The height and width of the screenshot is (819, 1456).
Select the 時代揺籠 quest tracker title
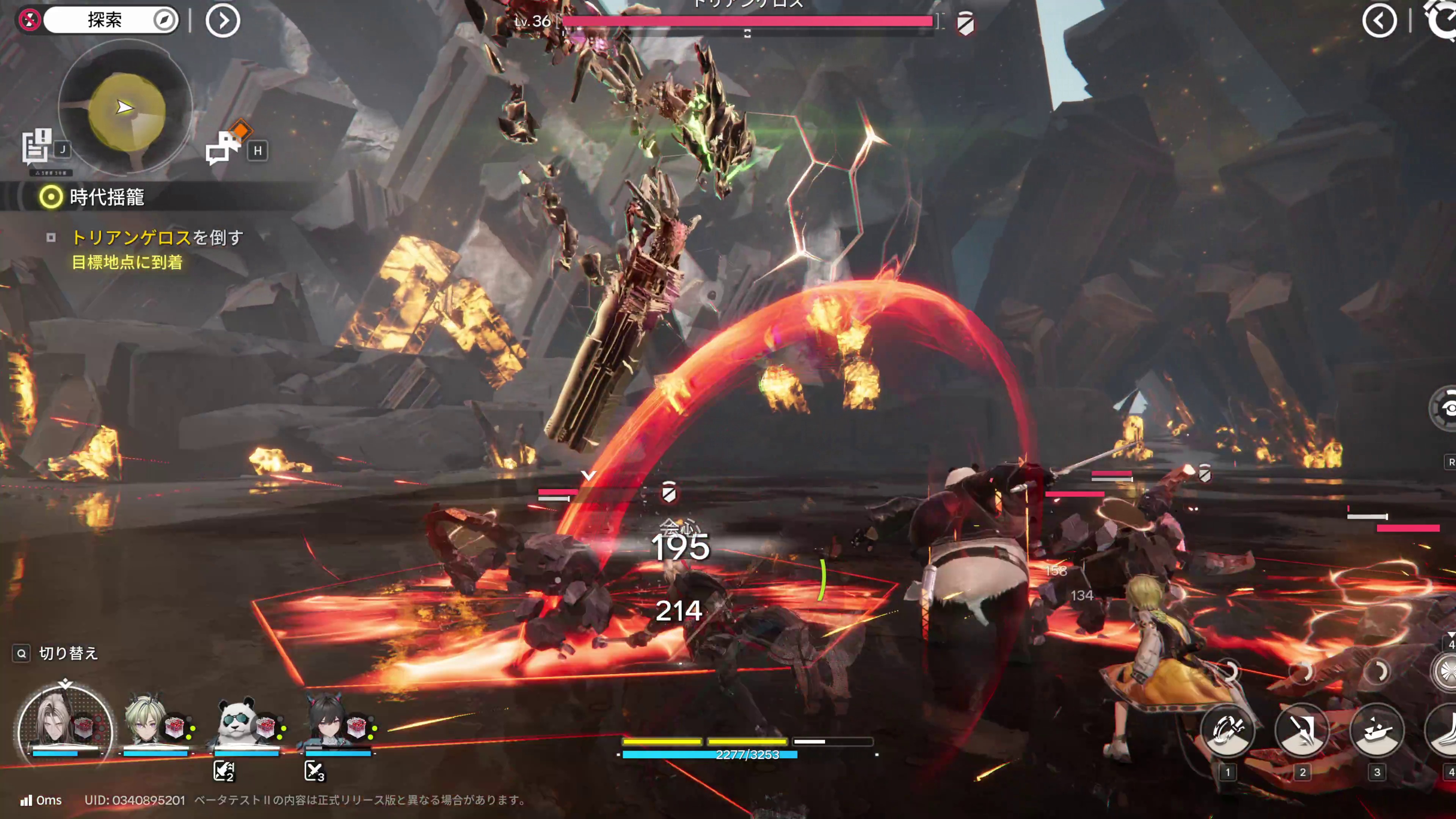106,197
